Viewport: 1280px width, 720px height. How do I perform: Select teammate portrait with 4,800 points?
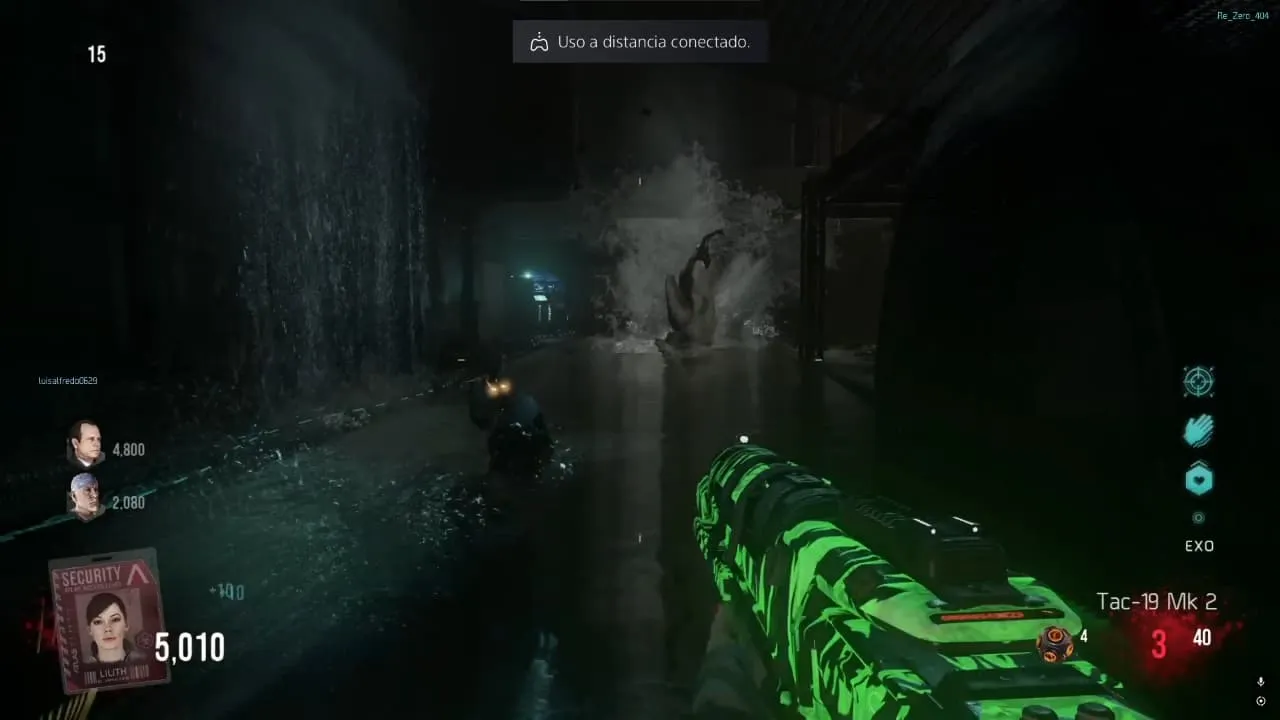[x=86, y=444]
